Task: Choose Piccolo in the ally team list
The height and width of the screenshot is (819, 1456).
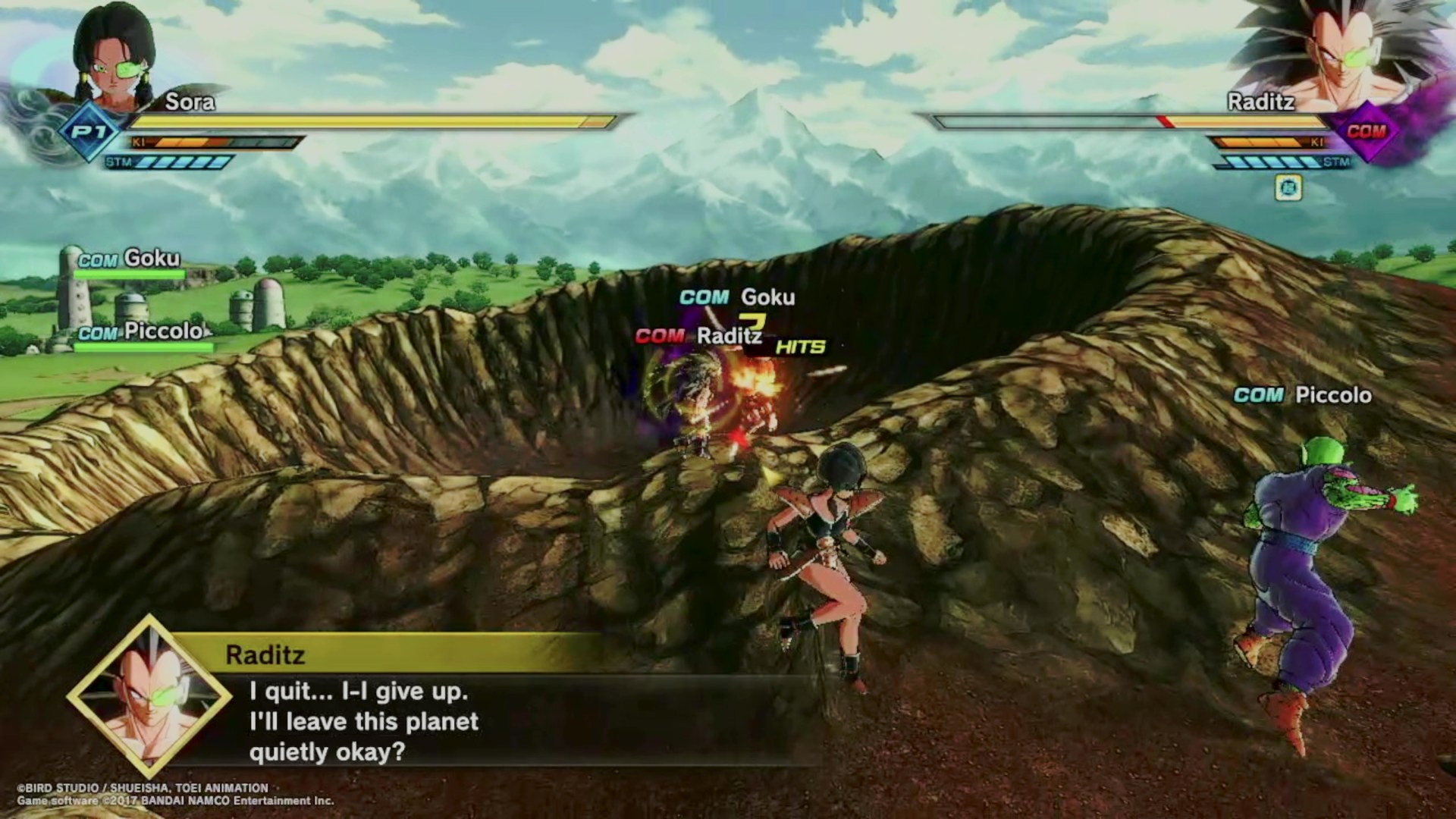Action: [142, 333]
